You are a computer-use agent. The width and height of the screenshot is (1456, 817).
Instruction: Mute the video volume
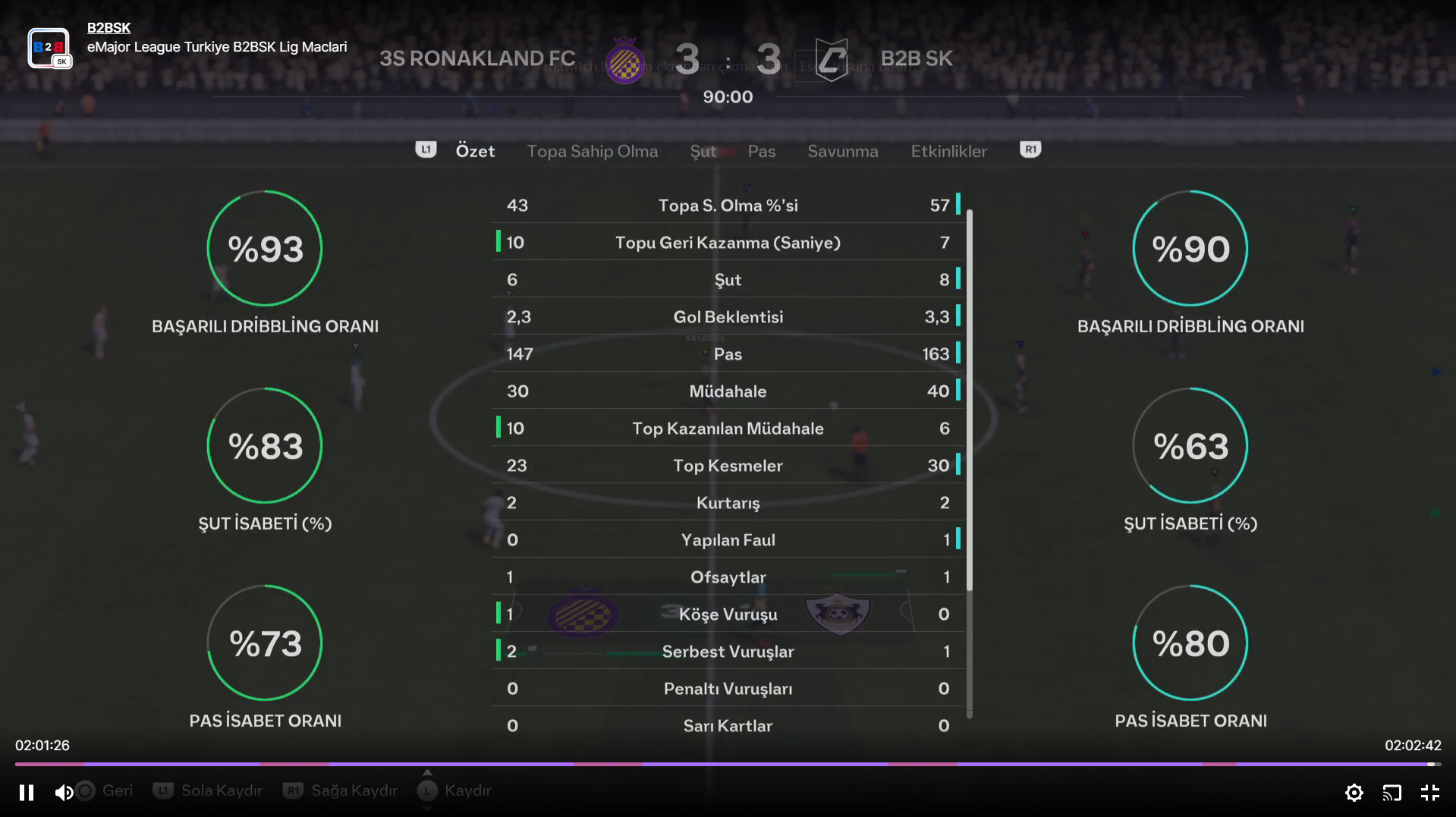(x=64, y=793)
